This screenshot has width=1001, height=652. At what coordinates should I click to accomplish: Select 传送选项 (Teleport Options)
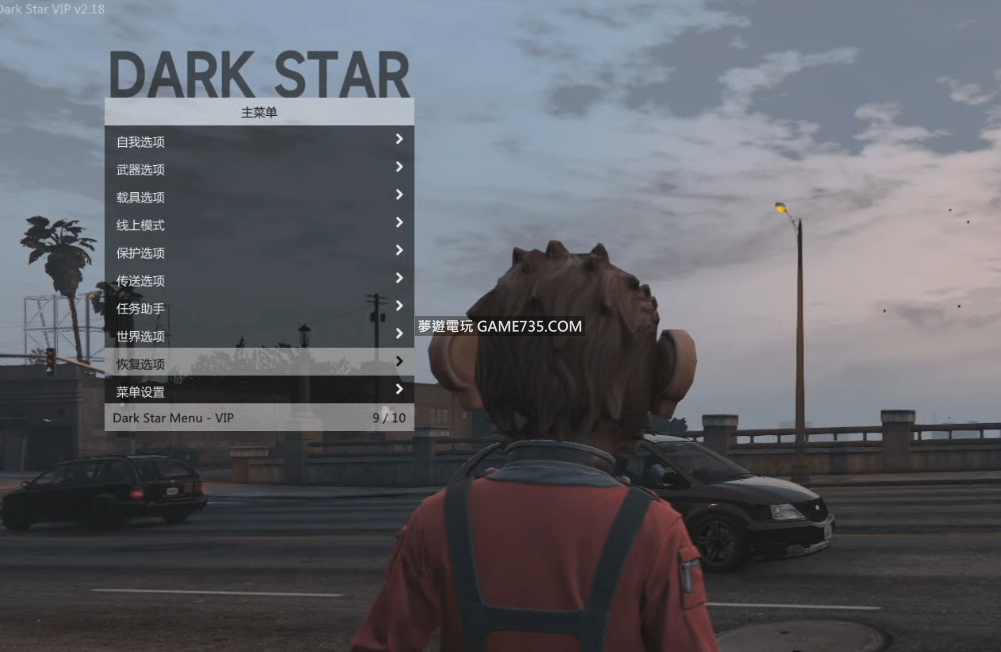coord(259,281)
